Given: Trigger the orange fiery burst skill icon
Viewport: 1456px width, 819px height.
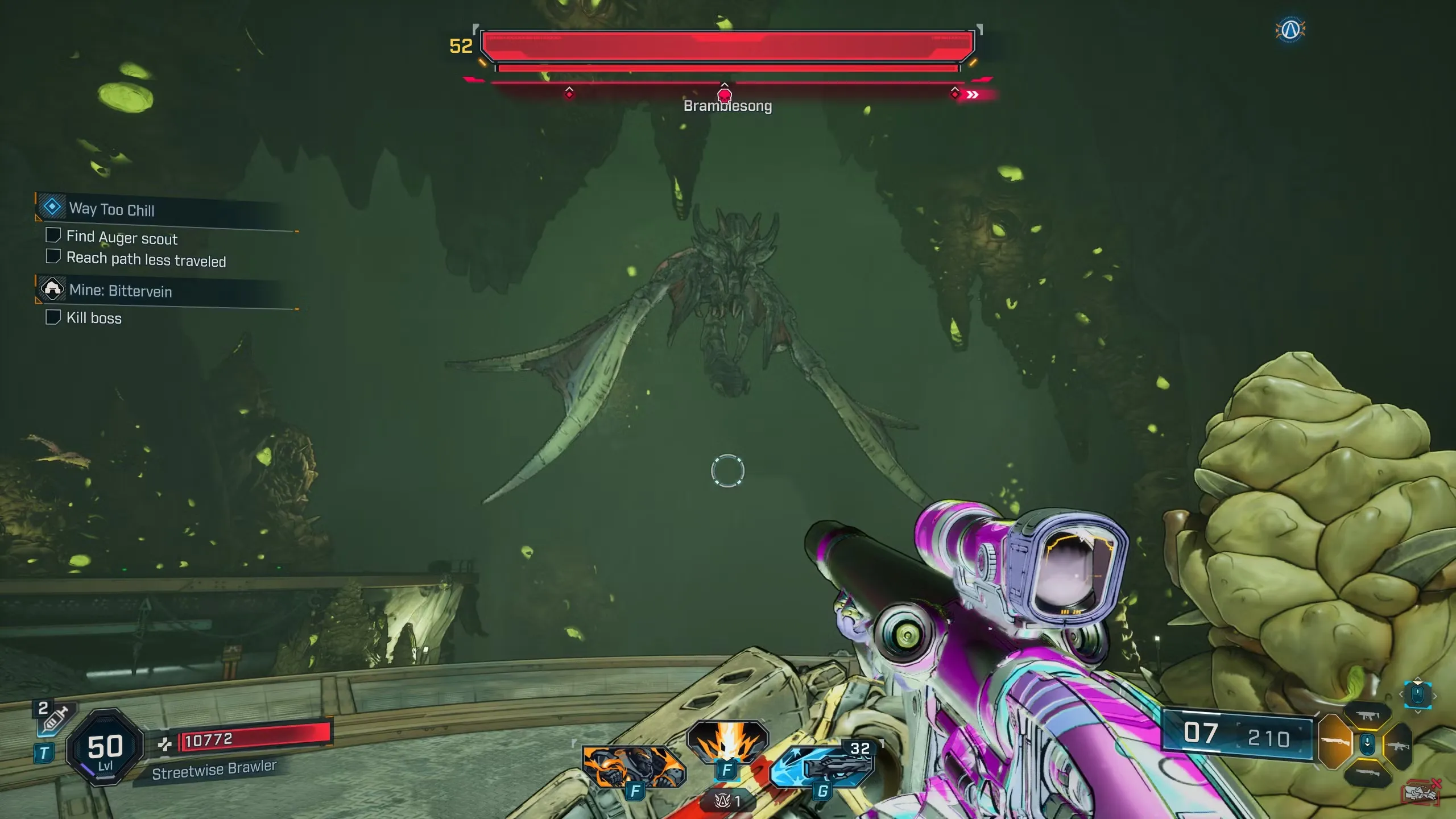Looking at the screenshot, I should pyautogui.click(x=728, y=742).
